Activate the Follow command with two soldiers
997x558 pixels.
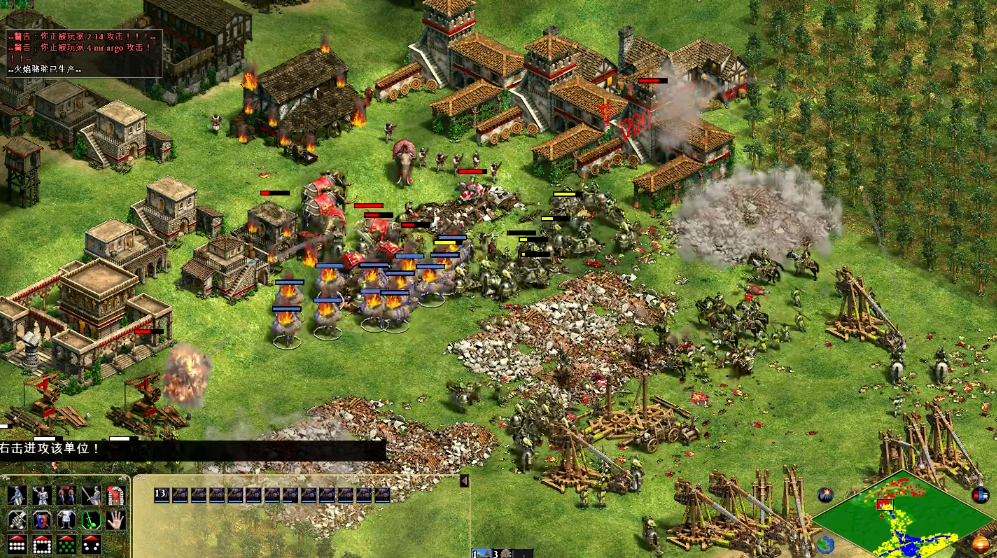(66, 495)
